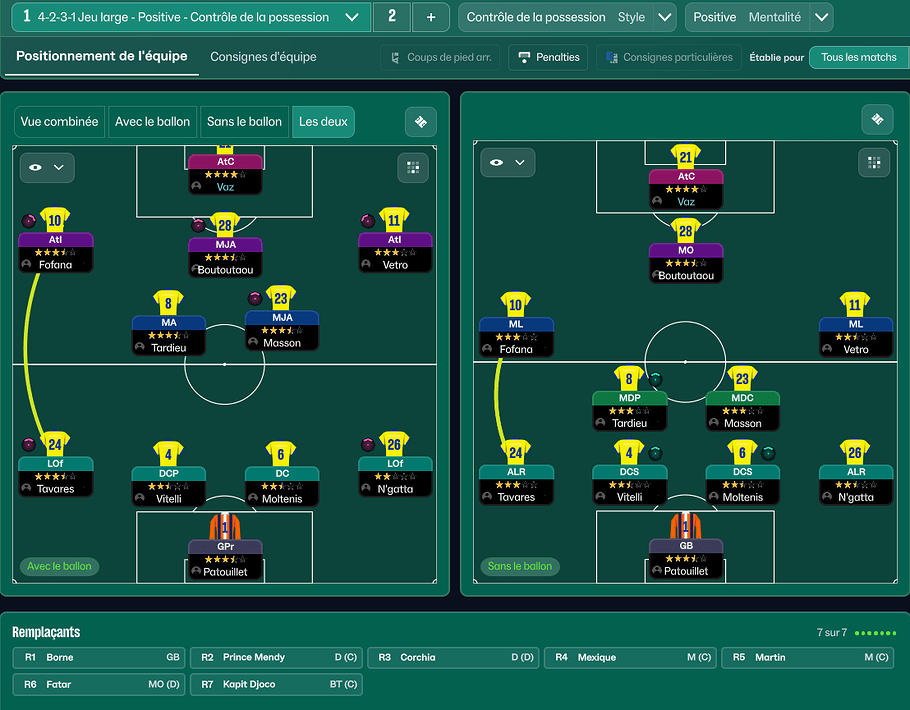Toggle the eye visibility dropdown on left pitch

pyautogui.click(x=46, y=167)
